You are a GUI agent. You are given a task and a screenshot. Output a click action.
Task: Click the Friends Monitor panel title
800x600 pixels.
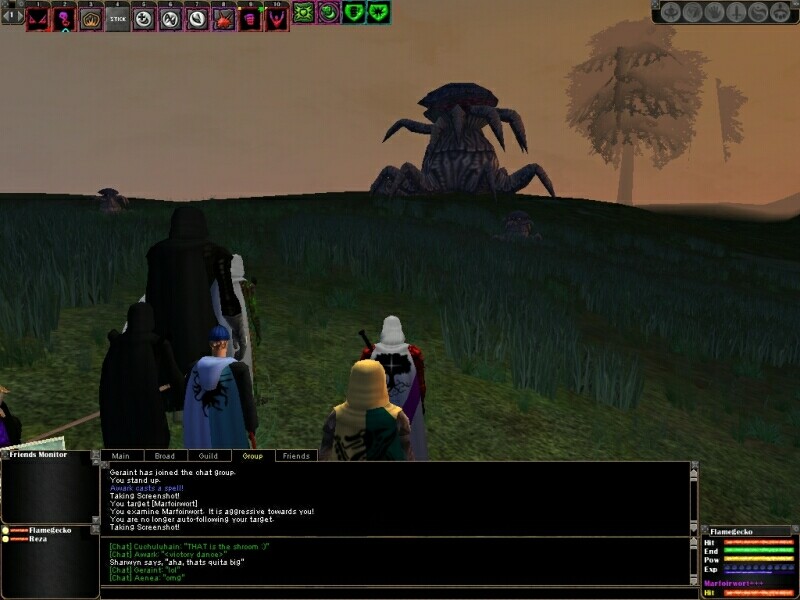click(x=38, y=455)
